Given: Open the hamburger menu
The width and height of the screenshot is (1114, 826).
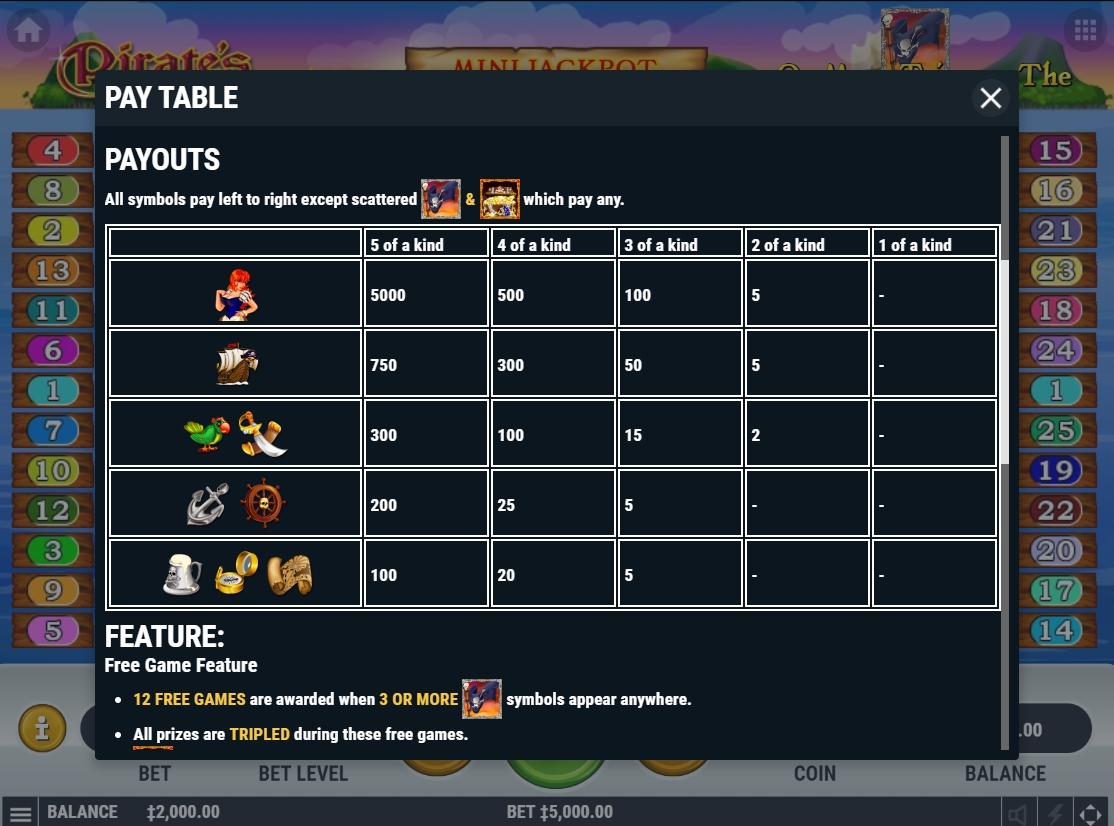Looking at the screenshot, I should pyautogui.click(x=21, y=812).
